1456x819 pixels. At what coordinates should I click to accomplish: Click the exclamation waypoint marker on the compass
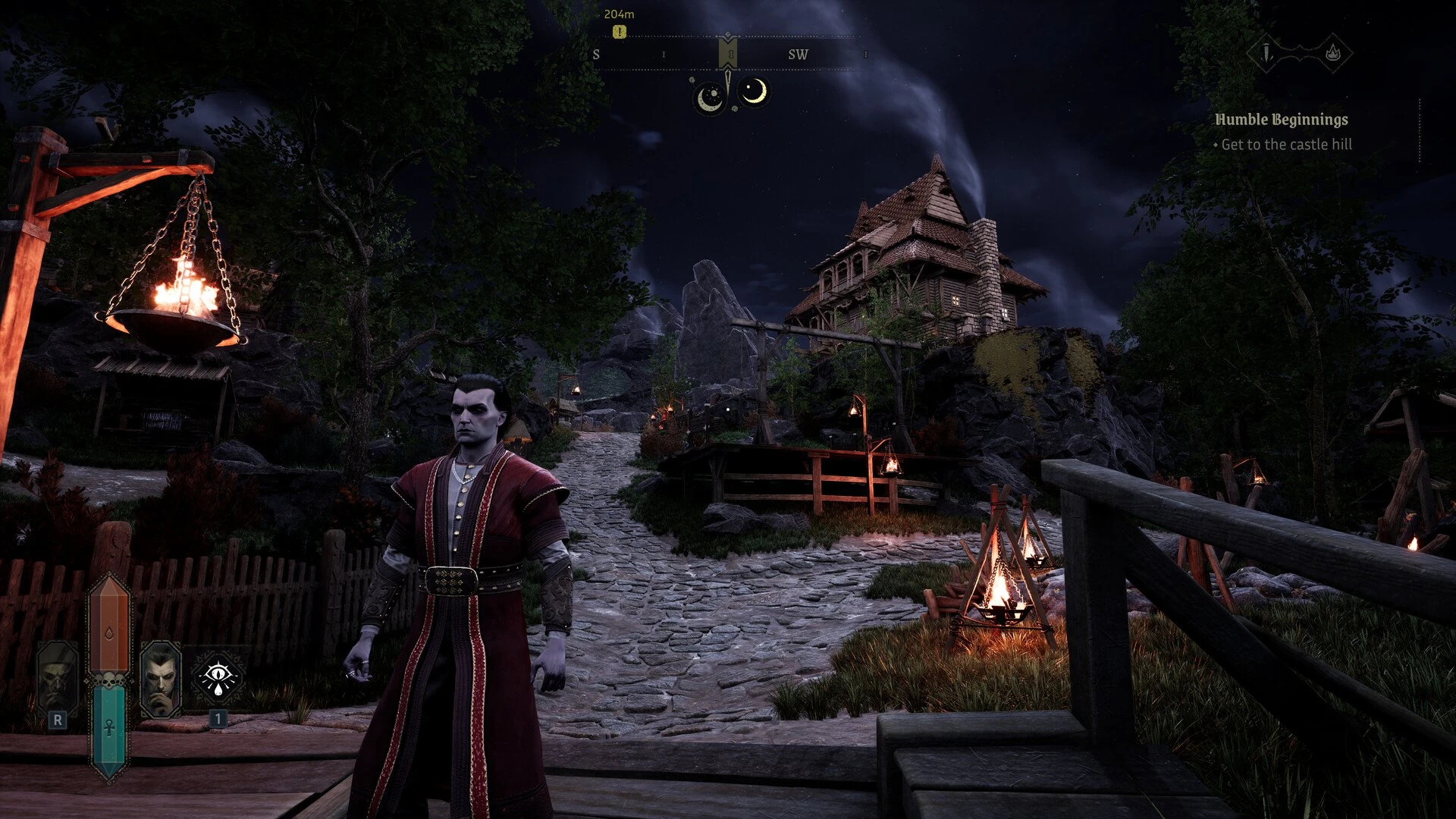(619, 33)
